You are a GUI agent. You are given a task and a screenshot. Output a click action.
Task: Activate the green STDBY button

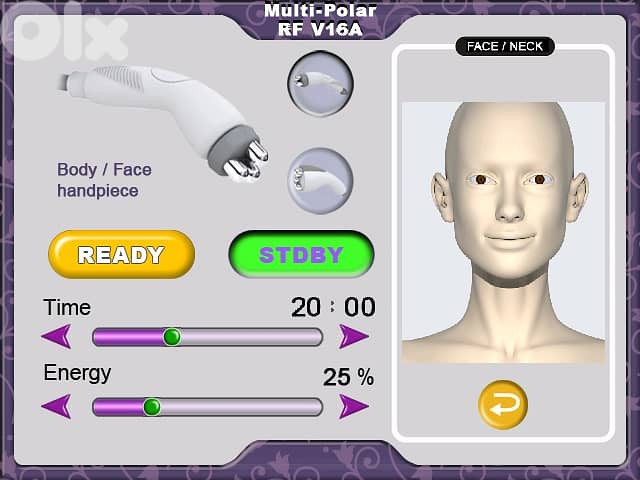click(x=300, y=254)
